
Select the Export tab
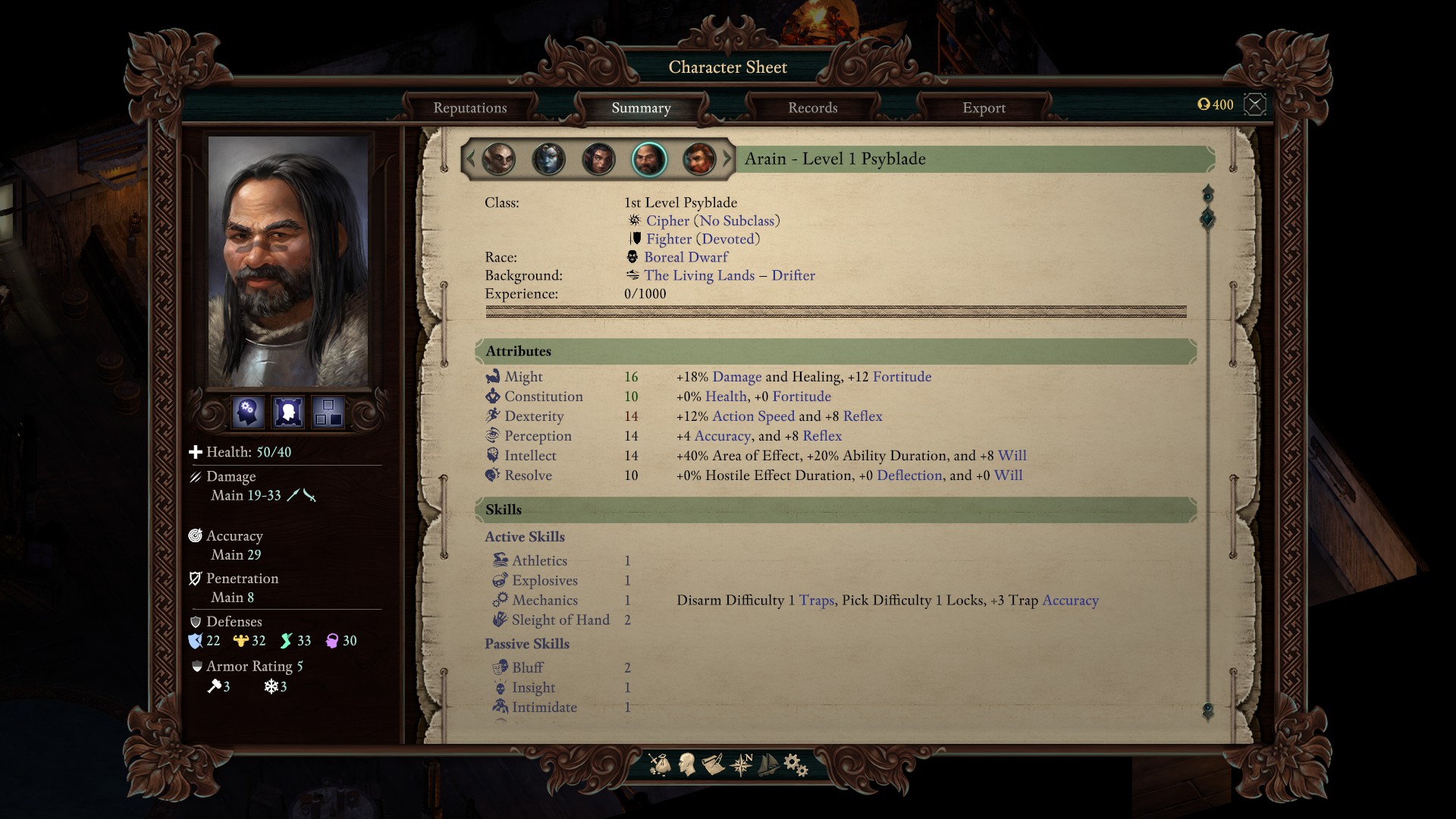point(984,108)
